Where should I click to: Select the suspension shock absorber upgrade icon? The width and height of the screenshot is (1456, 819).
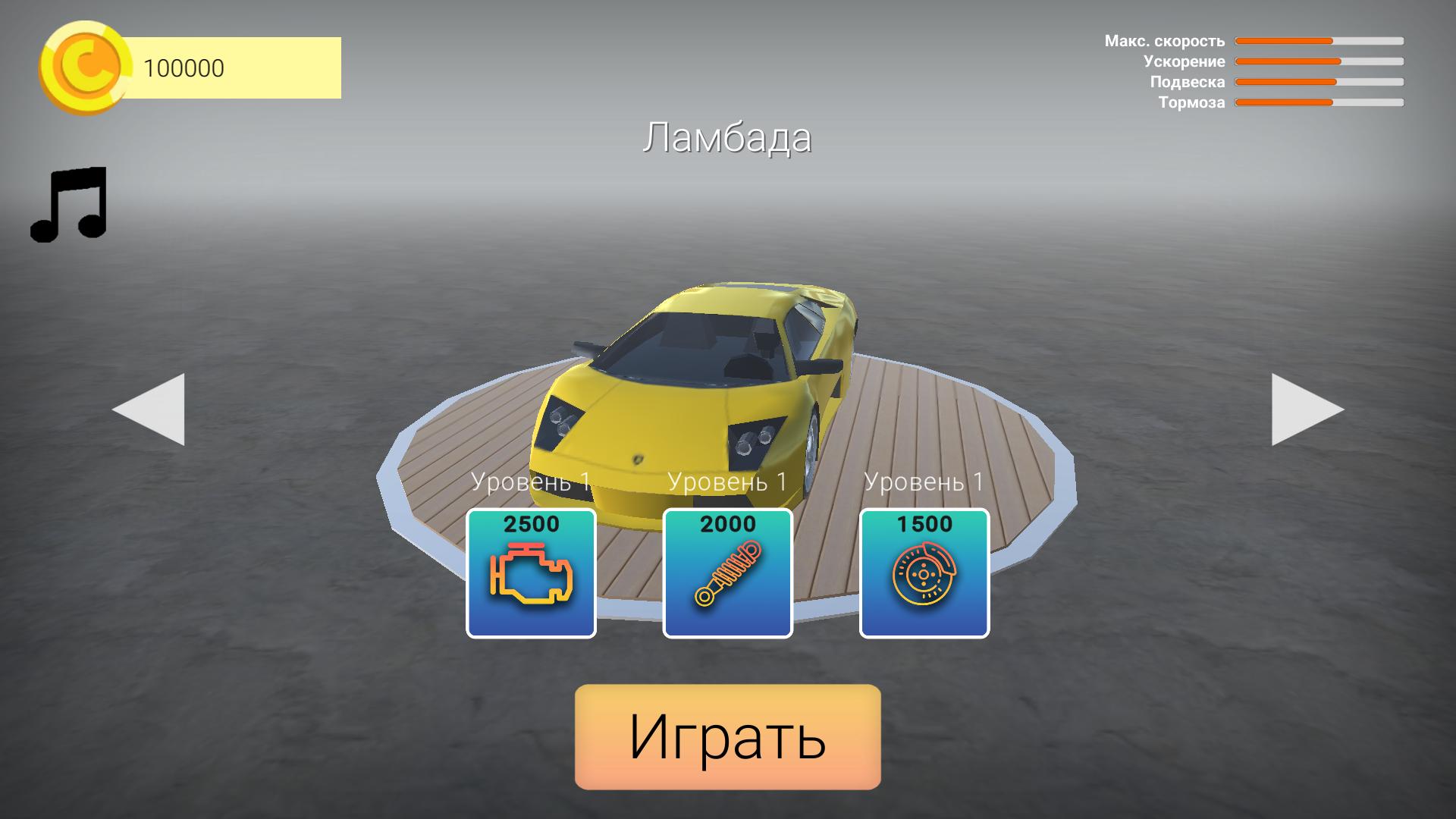(x=726, y=576)
